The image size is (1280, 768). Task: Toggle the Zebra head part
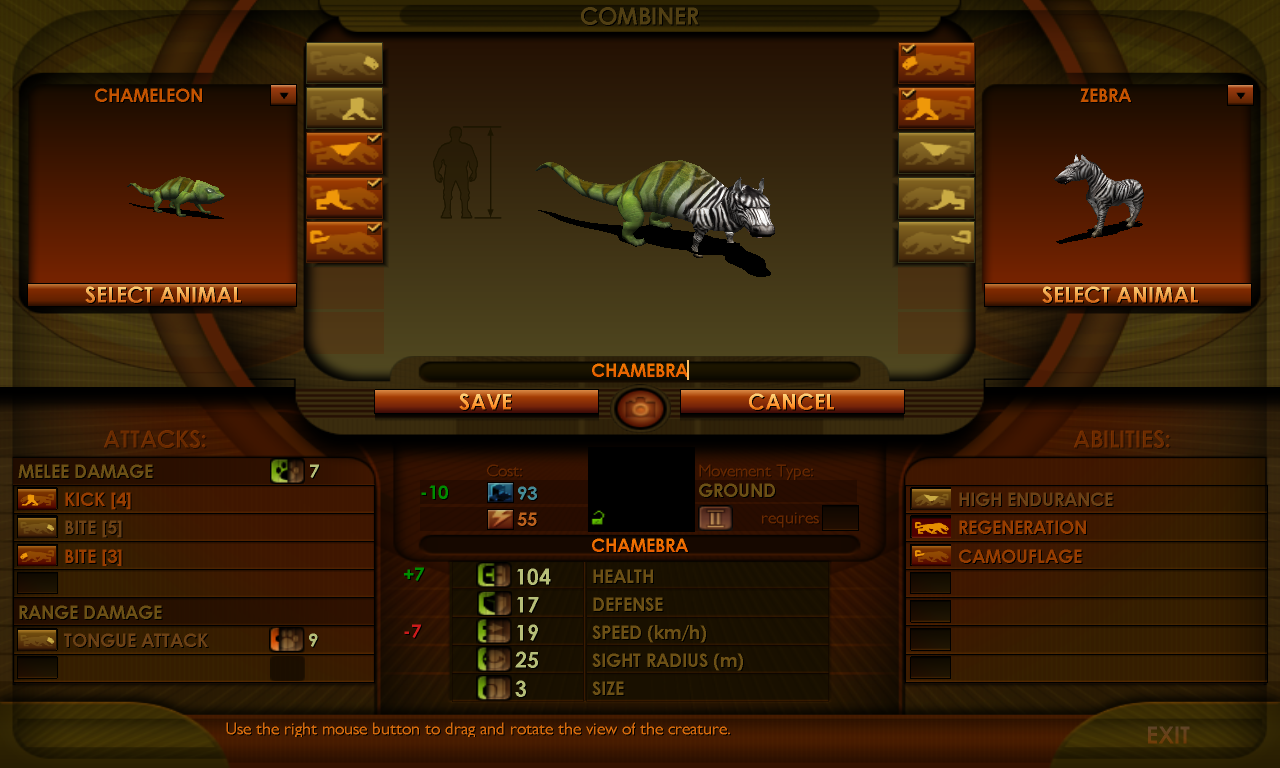936,63
